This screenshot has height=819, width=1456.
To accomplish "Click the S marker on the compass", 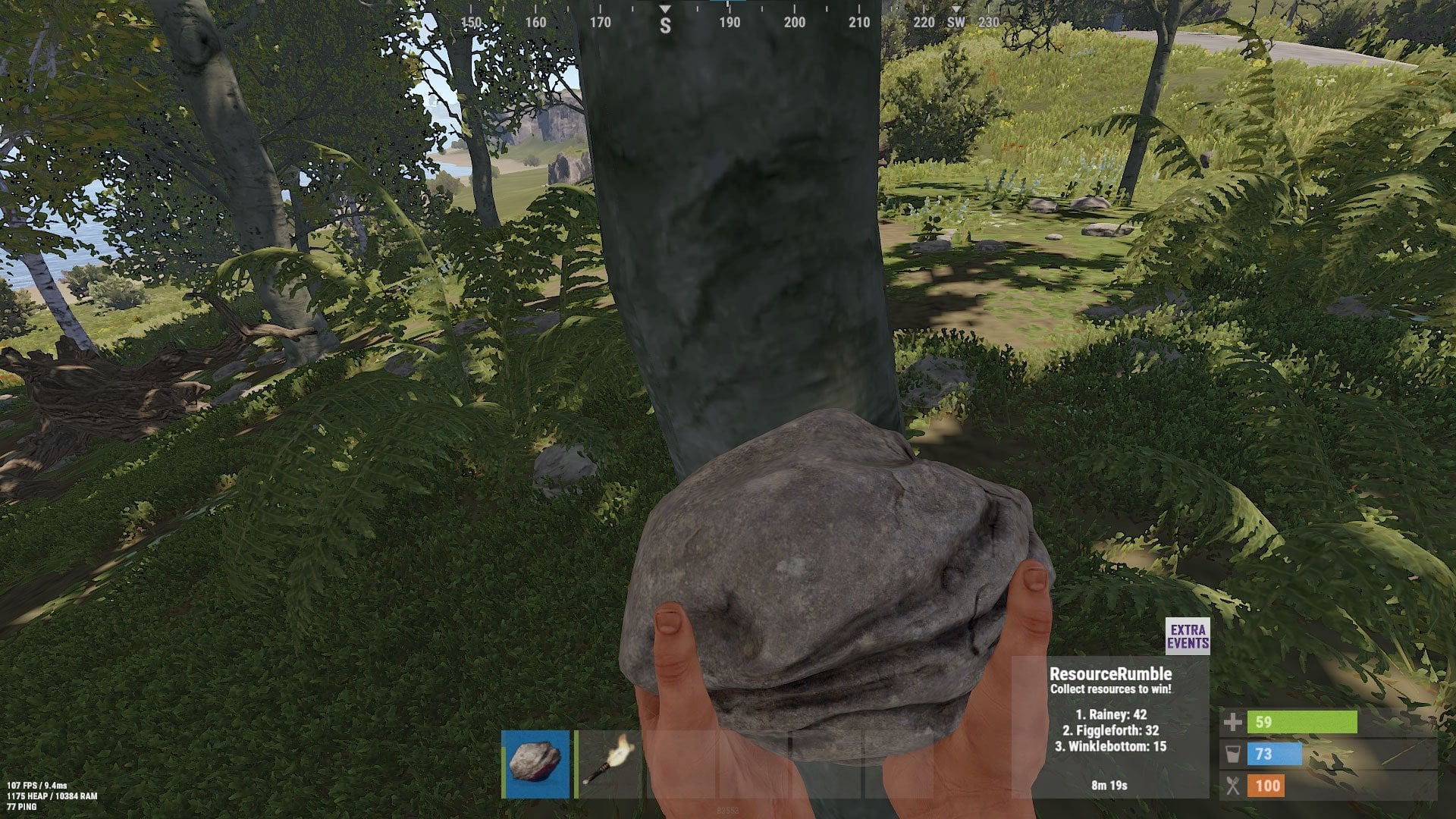I will 665,24.
